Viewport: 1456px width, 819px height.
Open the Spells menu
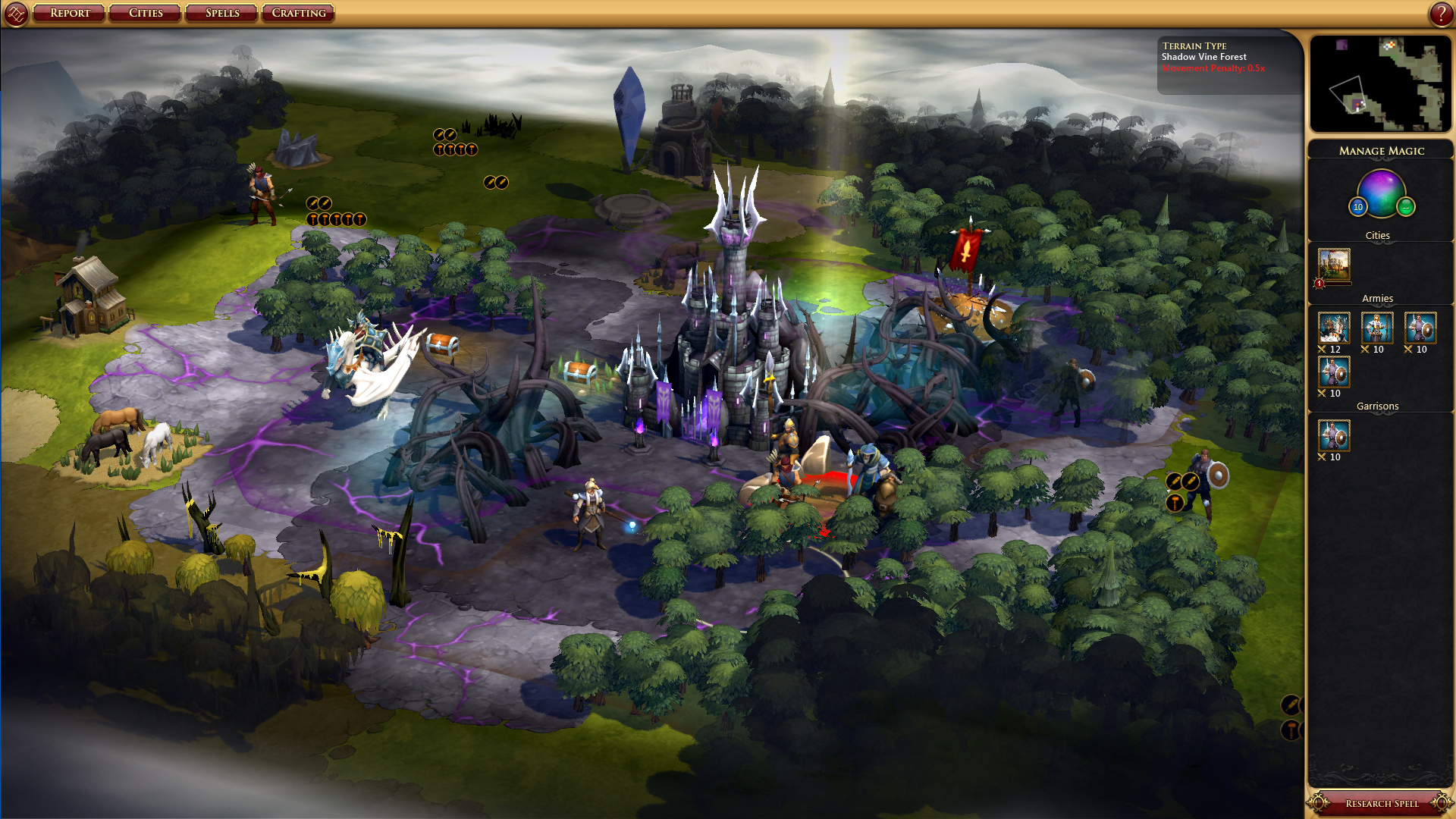tap(222, 13)
